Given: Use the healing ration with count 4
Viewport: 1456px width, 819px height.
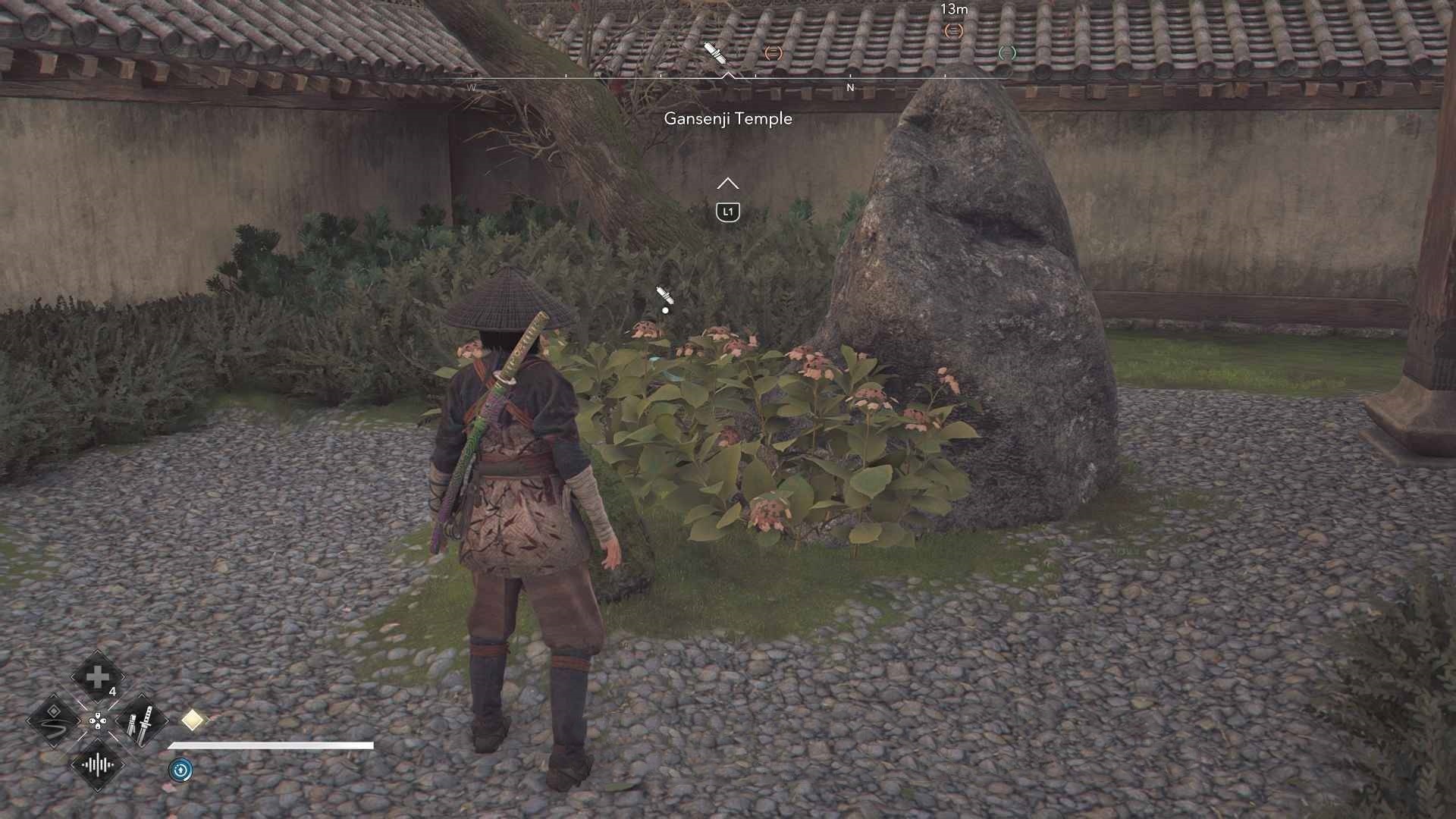Looking at the screenshot, I should [97, 677].
